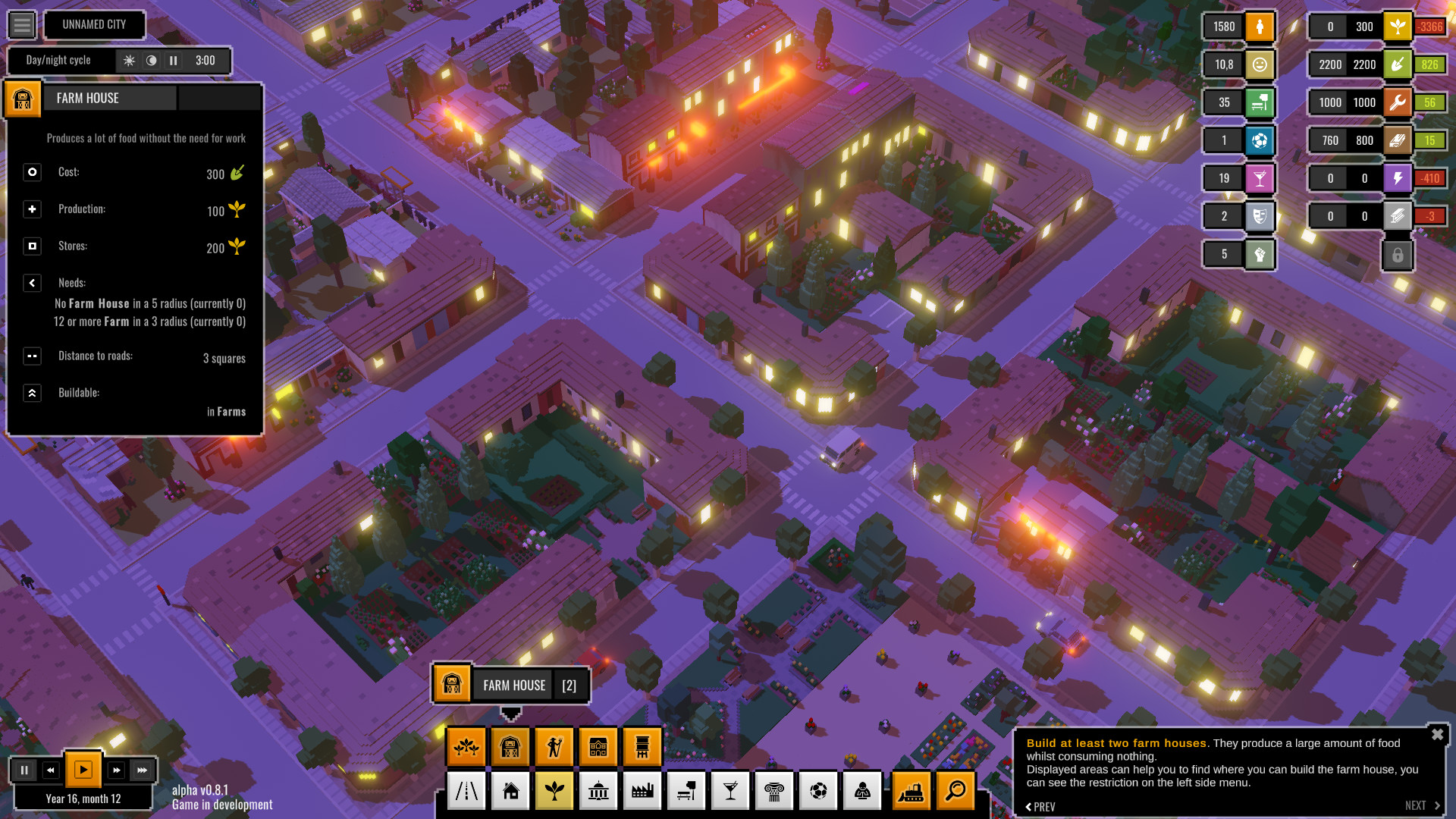The image size is (1456, 819).
Task: Switch to day mode with the sun icon
Action: [x=130, y=61]
